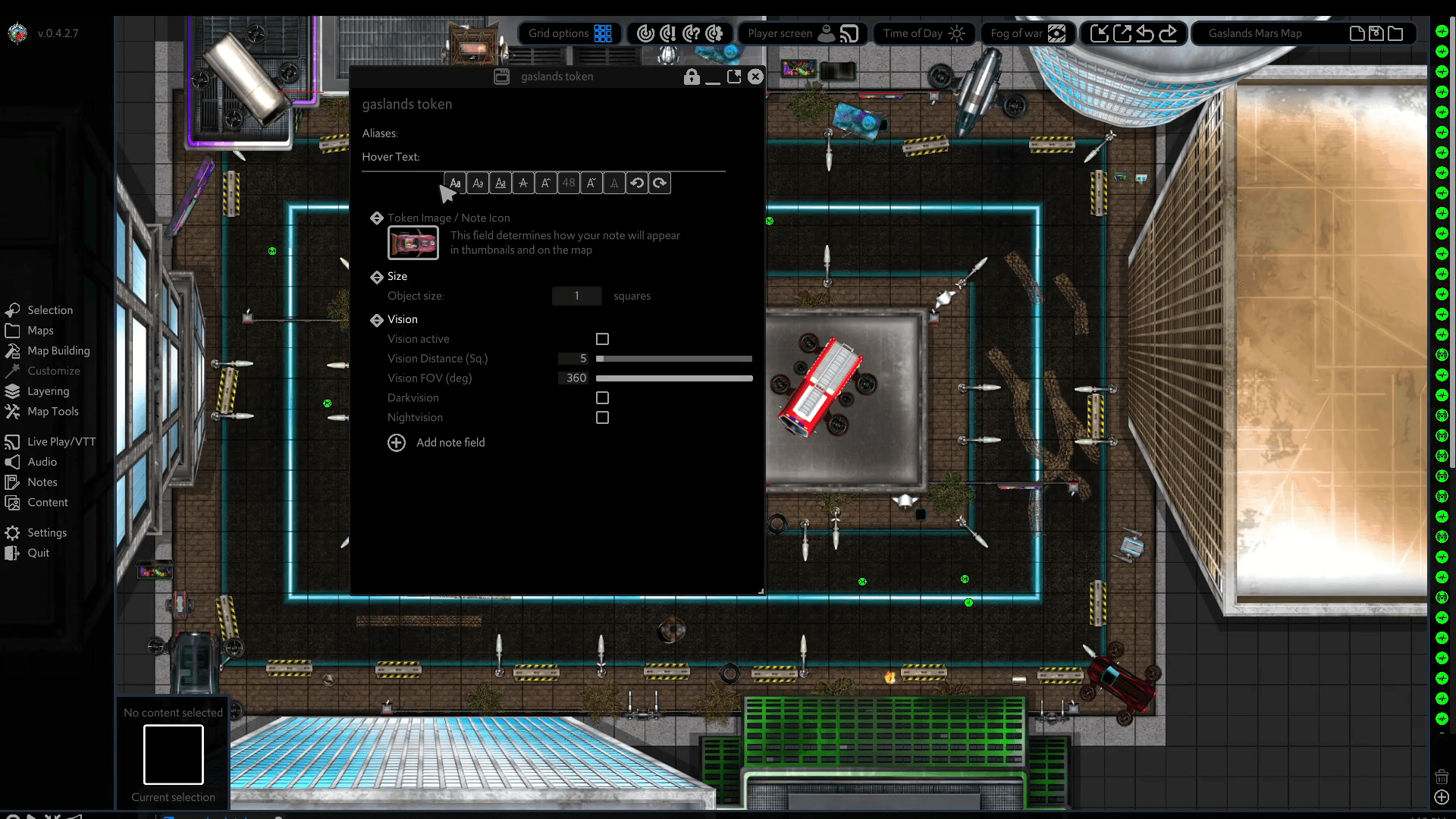Open the Layering menu
Screen dimensions: 1456x819
pyautogui.click(x=48, y=391)
